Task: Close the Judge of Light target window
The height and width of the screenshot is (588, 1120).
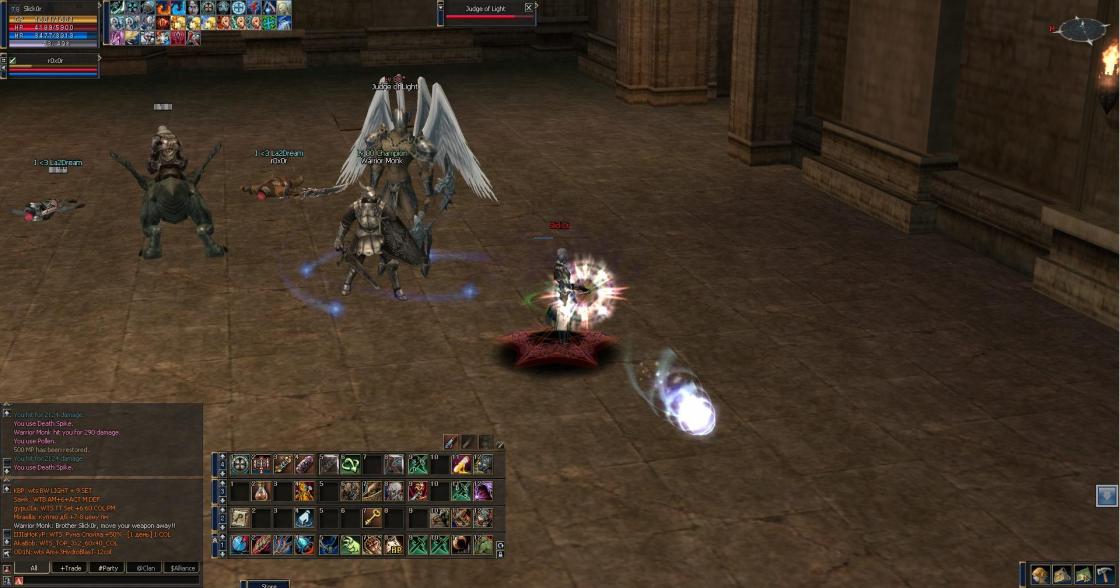Action: pyautogui.click(x=529, y=8)
